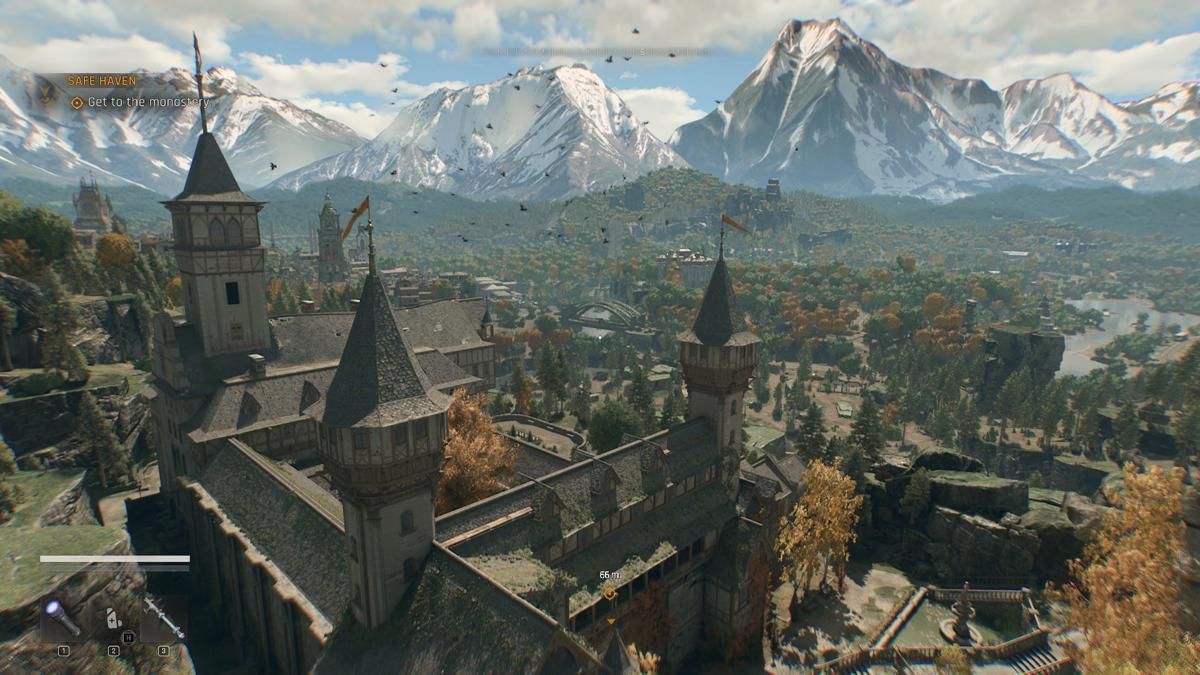This screenshot has height=675, width=1200.
Task: Use the medkit healing item slot
Action: click(x=113, y=620)
